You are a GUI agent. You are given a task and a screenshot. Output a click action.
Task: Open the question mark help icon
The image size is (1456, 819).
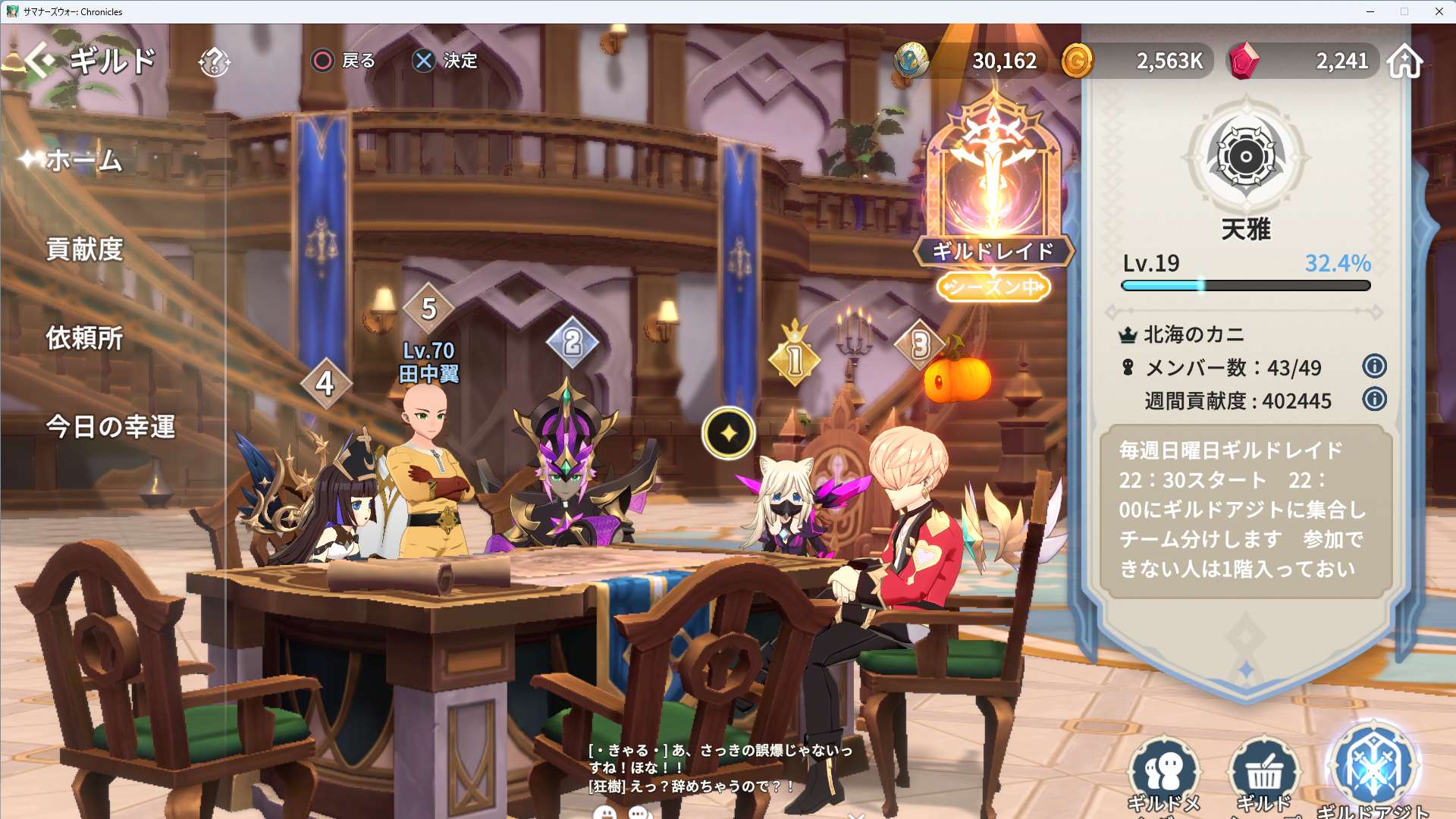[214, 61]
